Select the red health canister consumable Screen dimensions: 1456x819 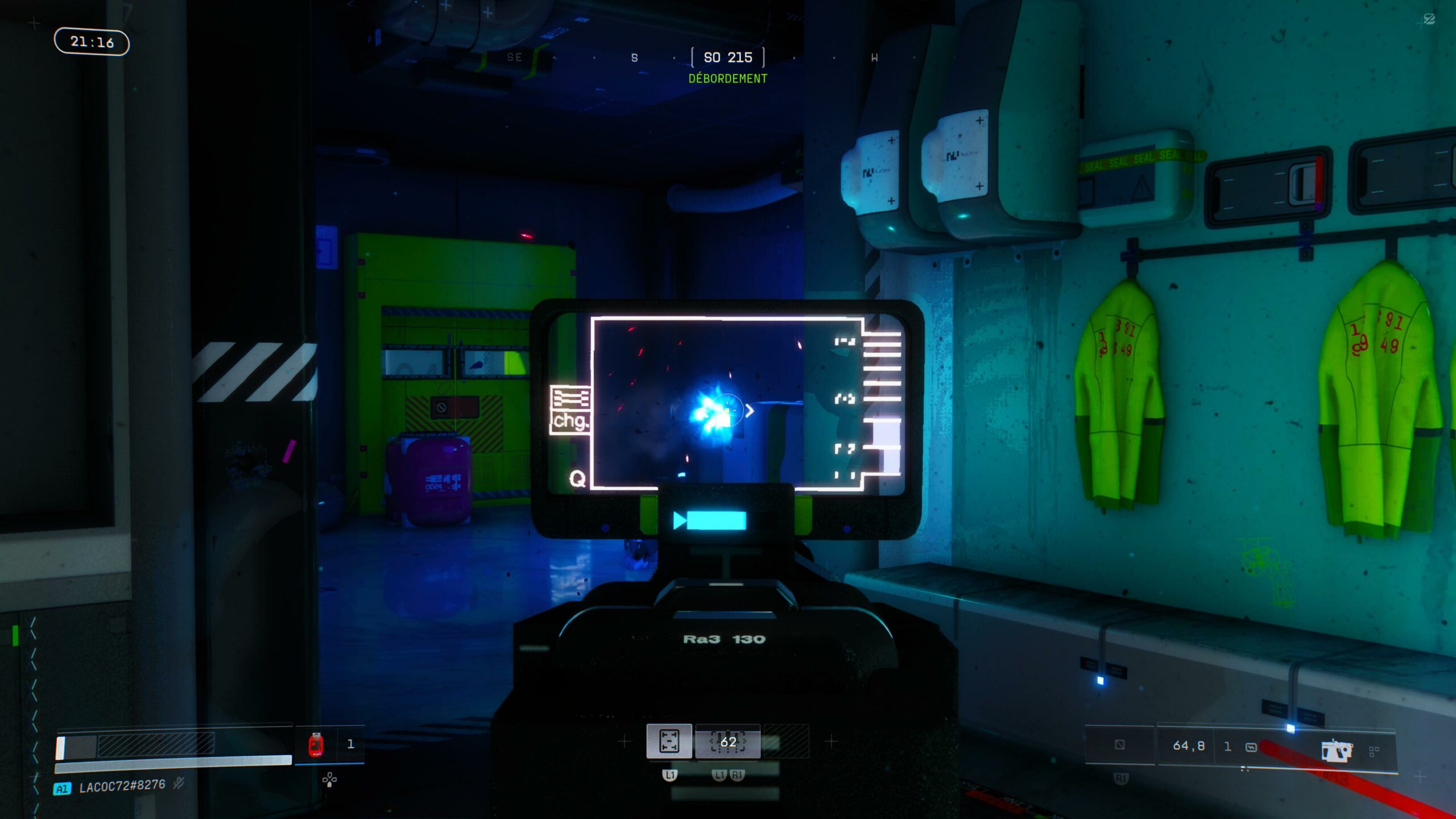coord(316,744)
